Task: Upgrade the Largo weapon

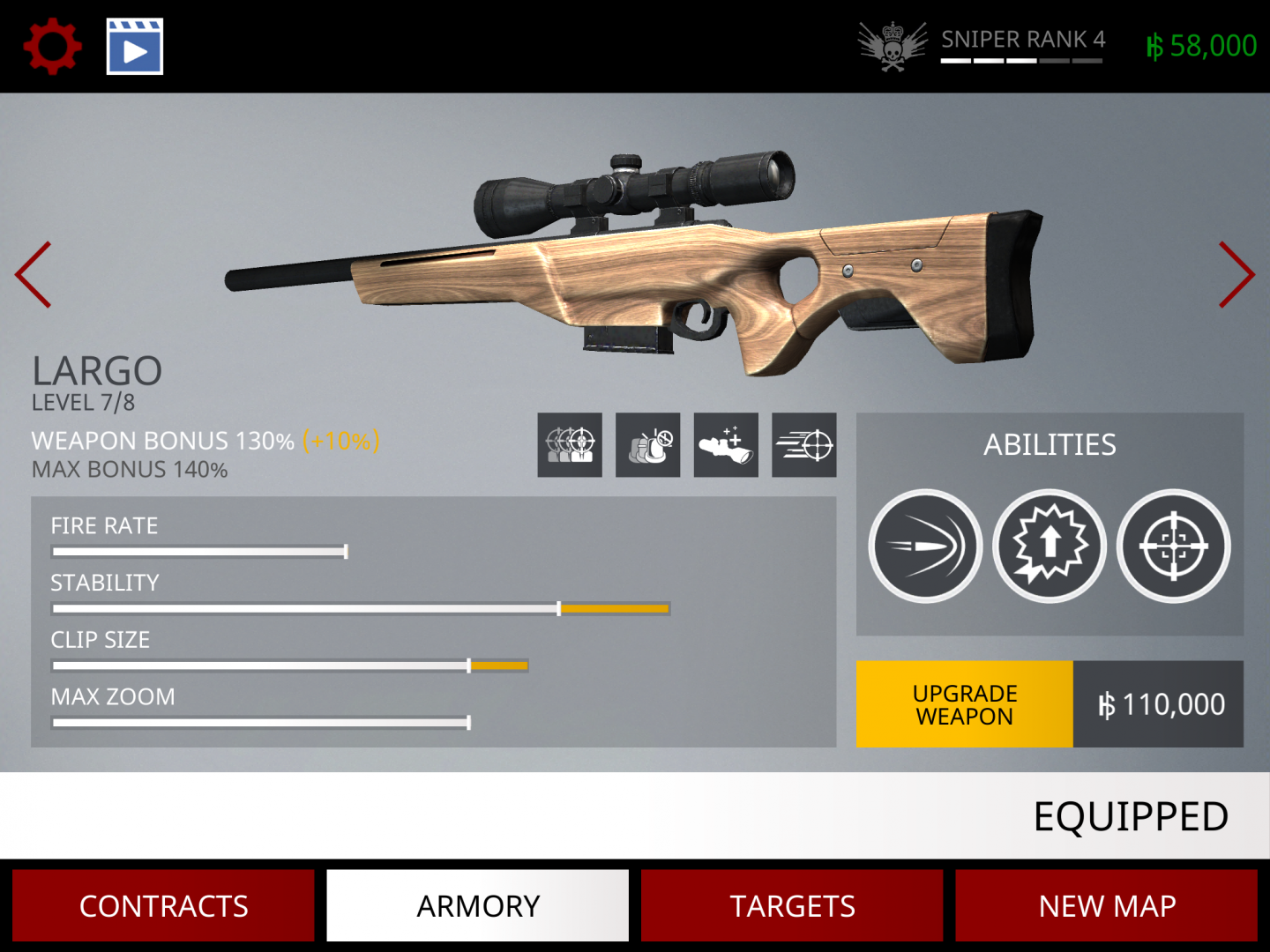Action: click(x=965, y=704)
